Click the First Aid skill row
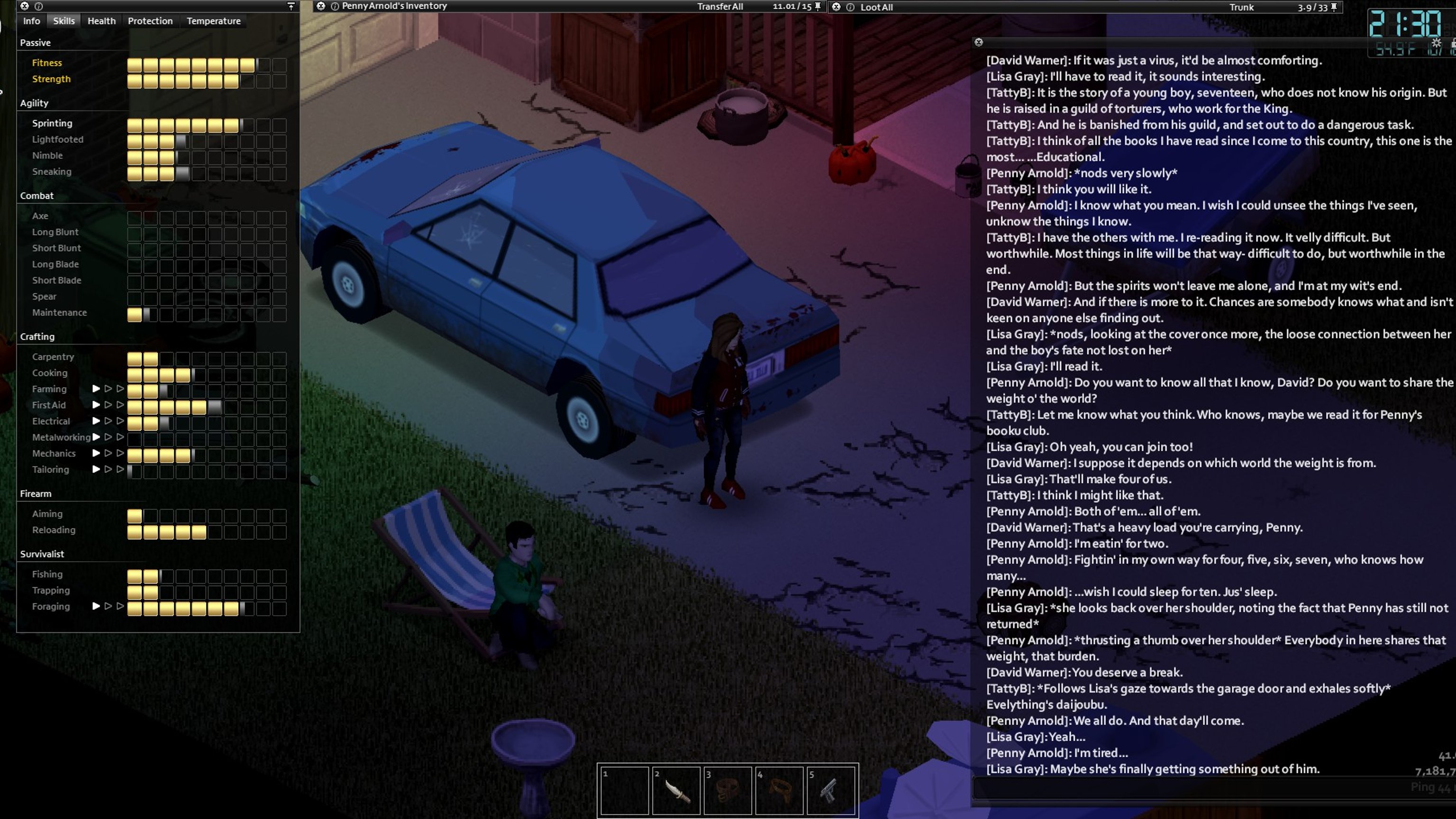 [49, 405]
